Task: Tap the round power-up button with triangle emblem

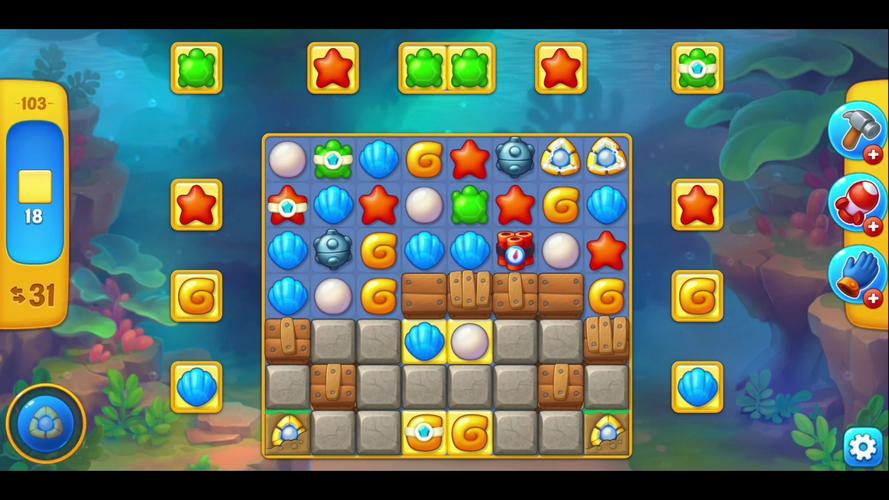Action: (x=44, y=423)
